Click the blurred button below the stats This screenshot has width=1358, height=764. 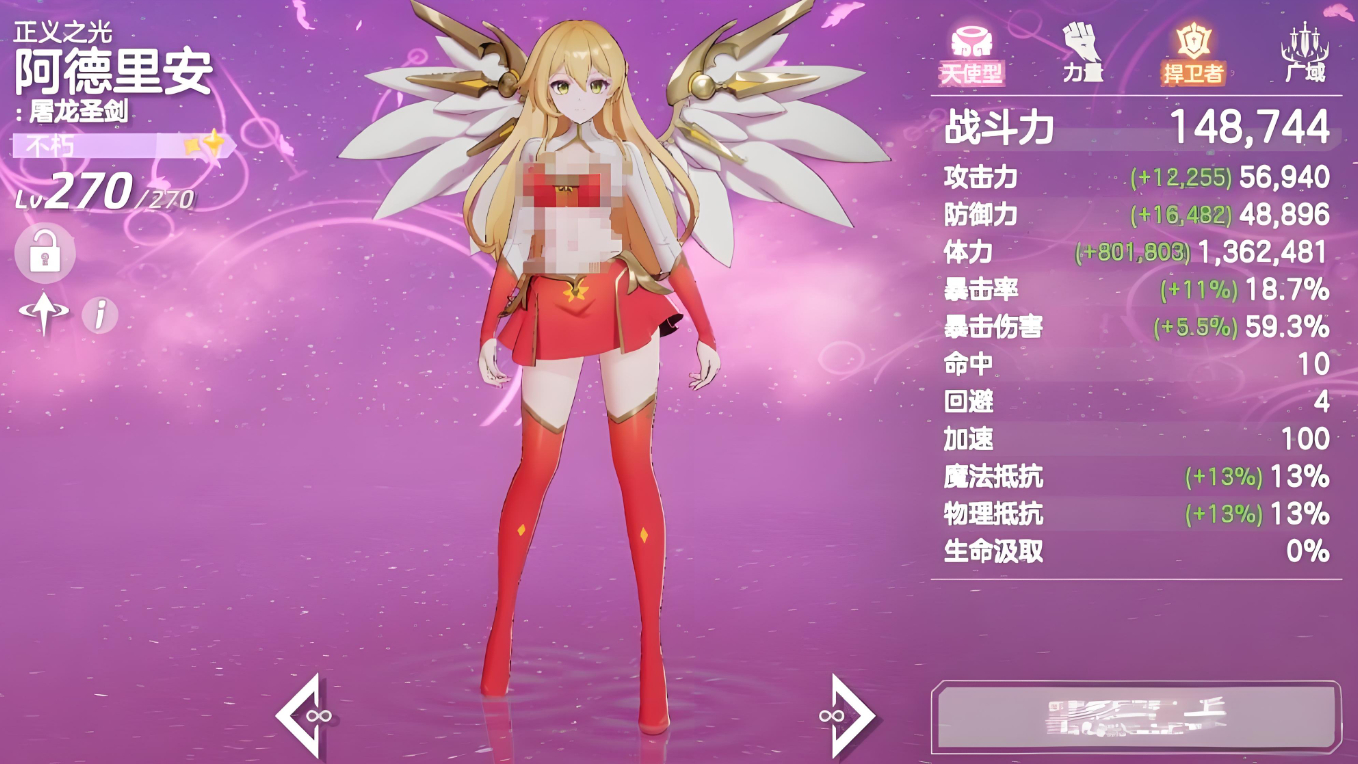(x=1136, y=717)
